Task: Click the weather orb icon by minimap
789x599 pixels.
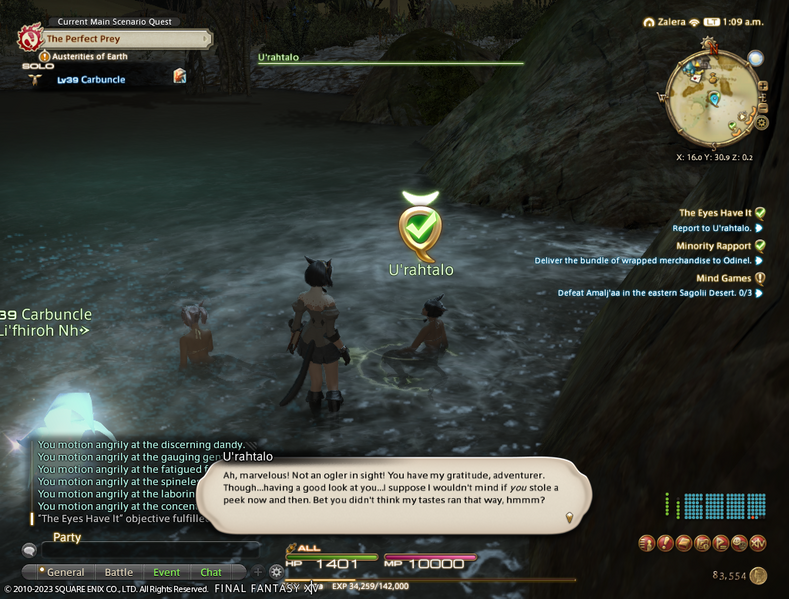Action: [x=756, y=58]
